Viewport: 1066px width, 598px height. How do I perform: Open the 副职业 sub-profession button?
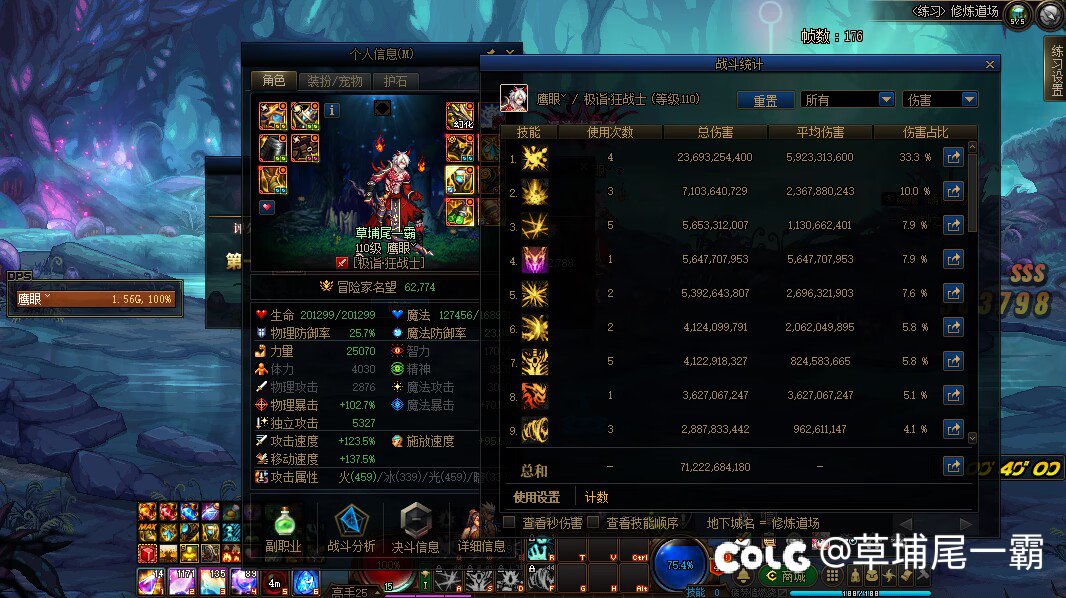[283, 528]
